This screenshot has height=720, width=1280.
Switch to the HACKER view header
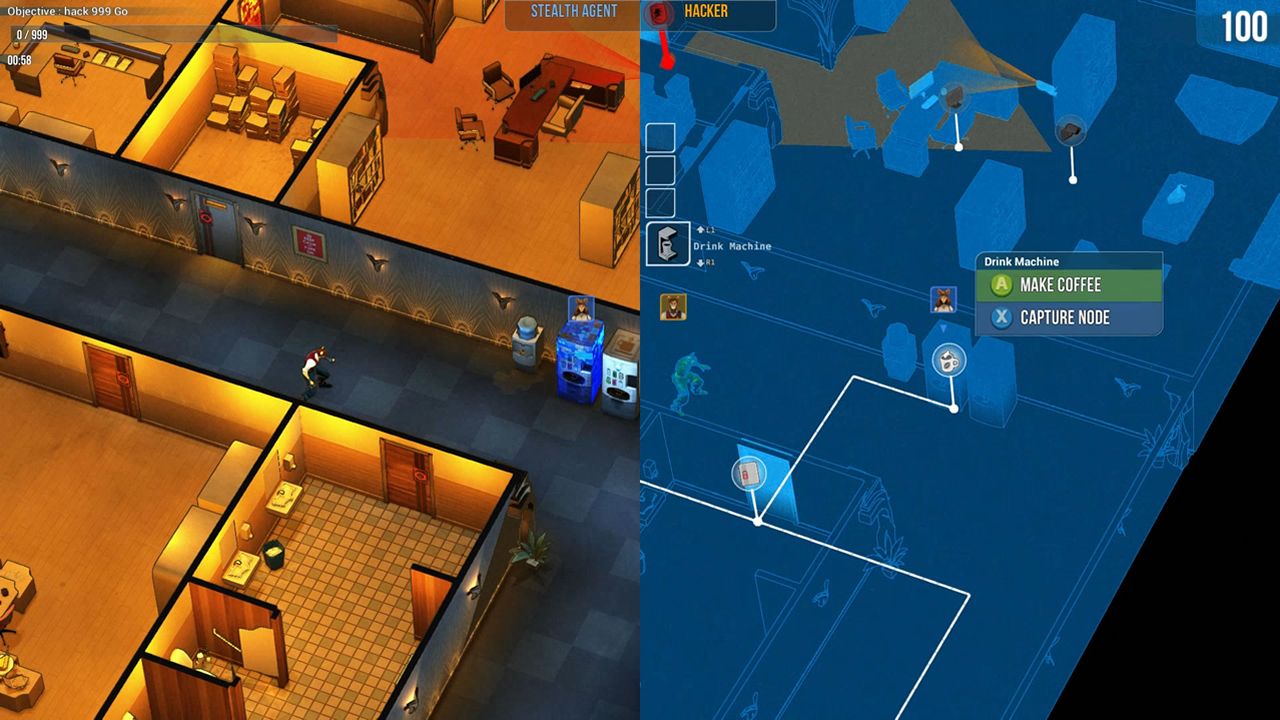(x=714, y=13)
